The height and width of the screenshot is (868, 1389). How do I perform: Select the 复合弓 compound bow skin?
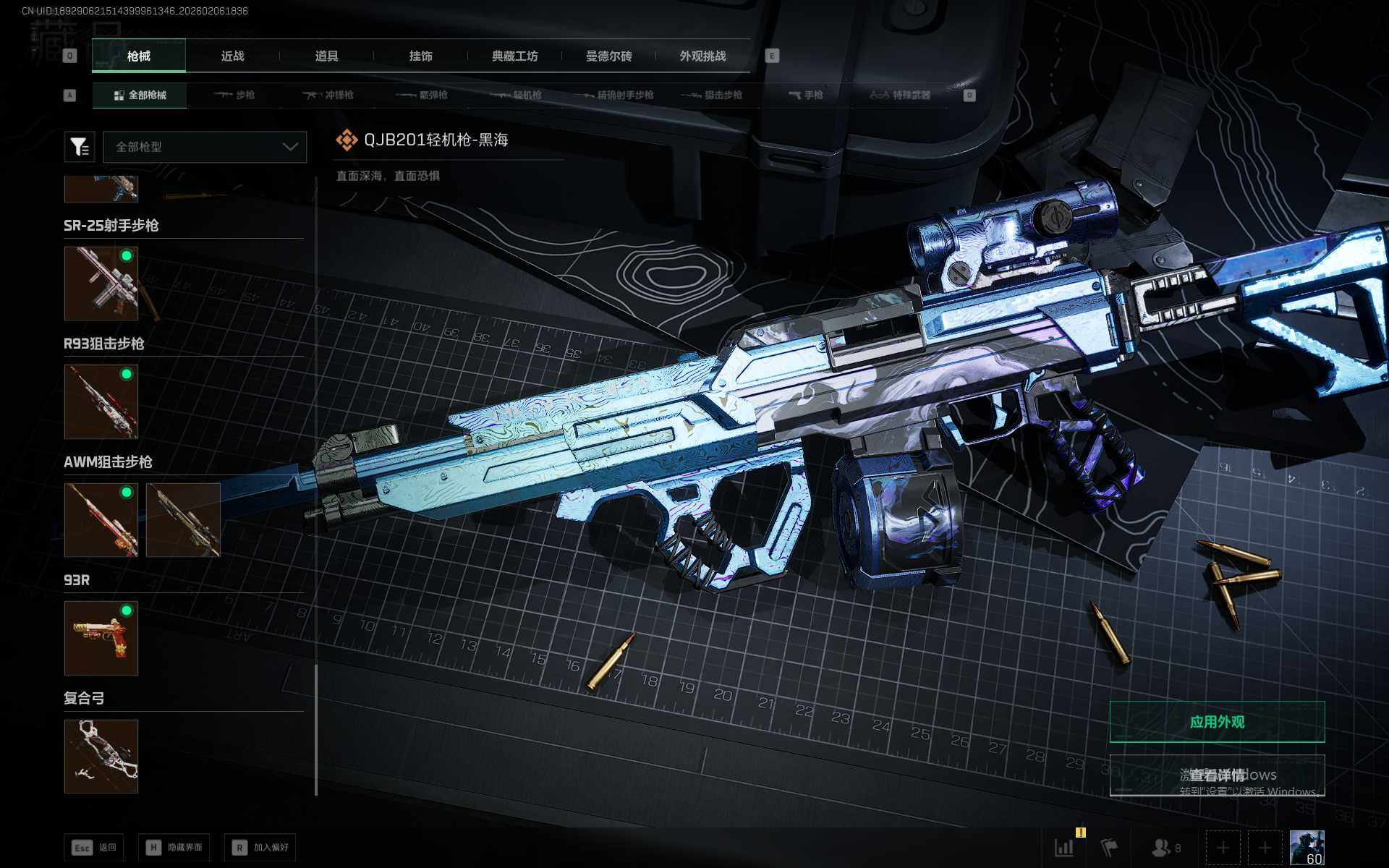[x=101, y=756]
